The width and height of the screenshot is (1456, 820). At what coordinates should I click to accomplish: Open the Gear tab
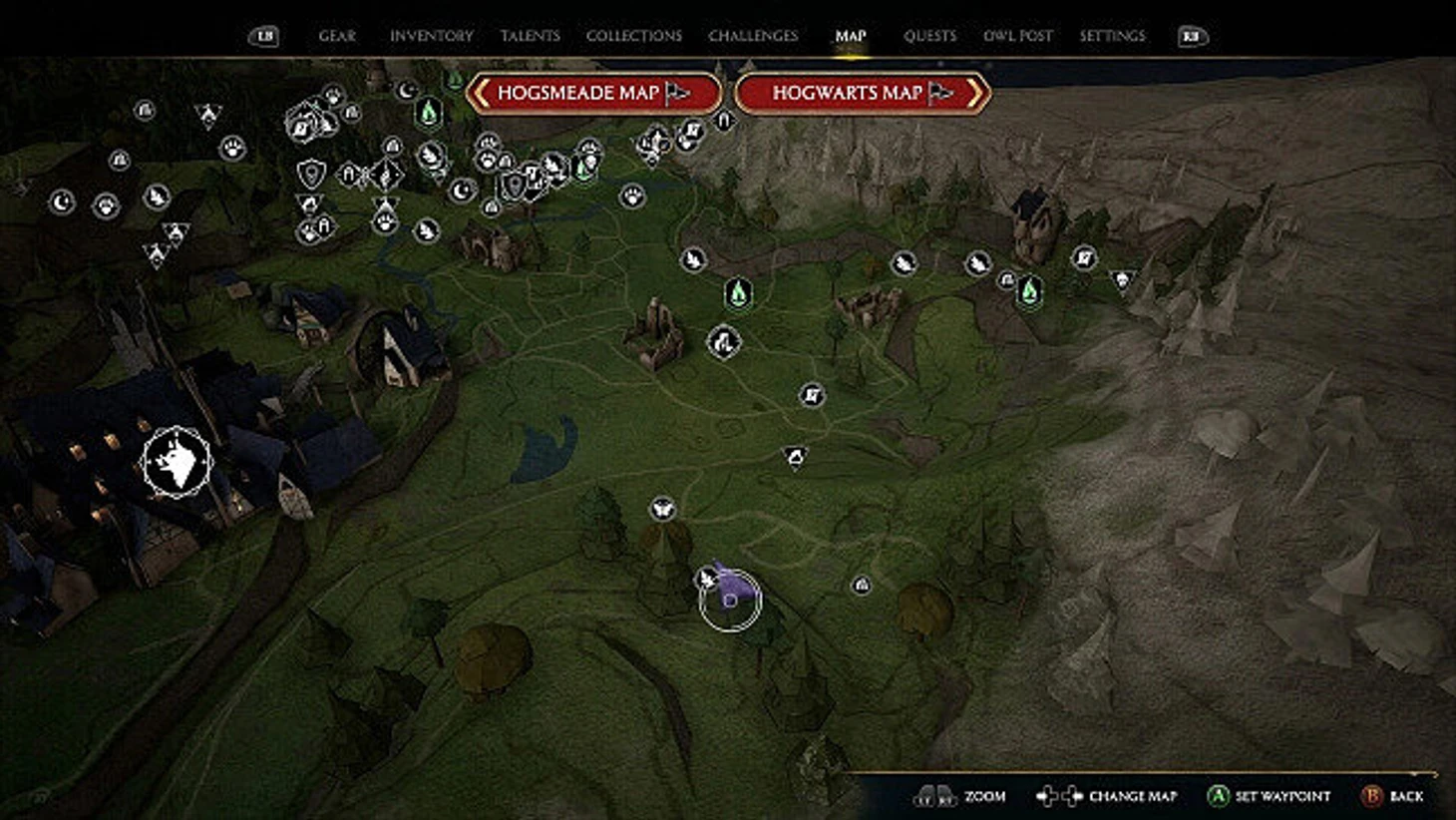click(x=336, y=36)
